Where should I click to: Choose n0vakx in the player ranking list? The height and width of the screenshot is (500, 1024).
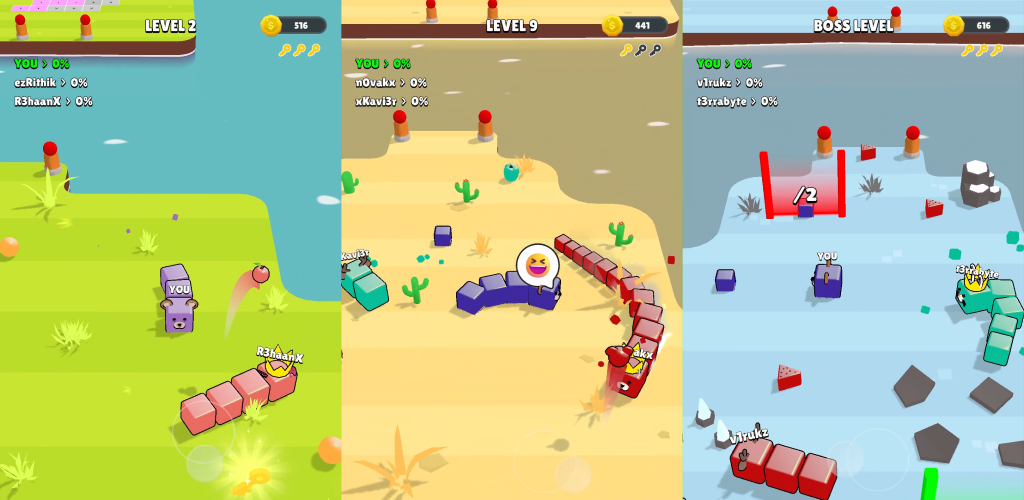point(391,83)
